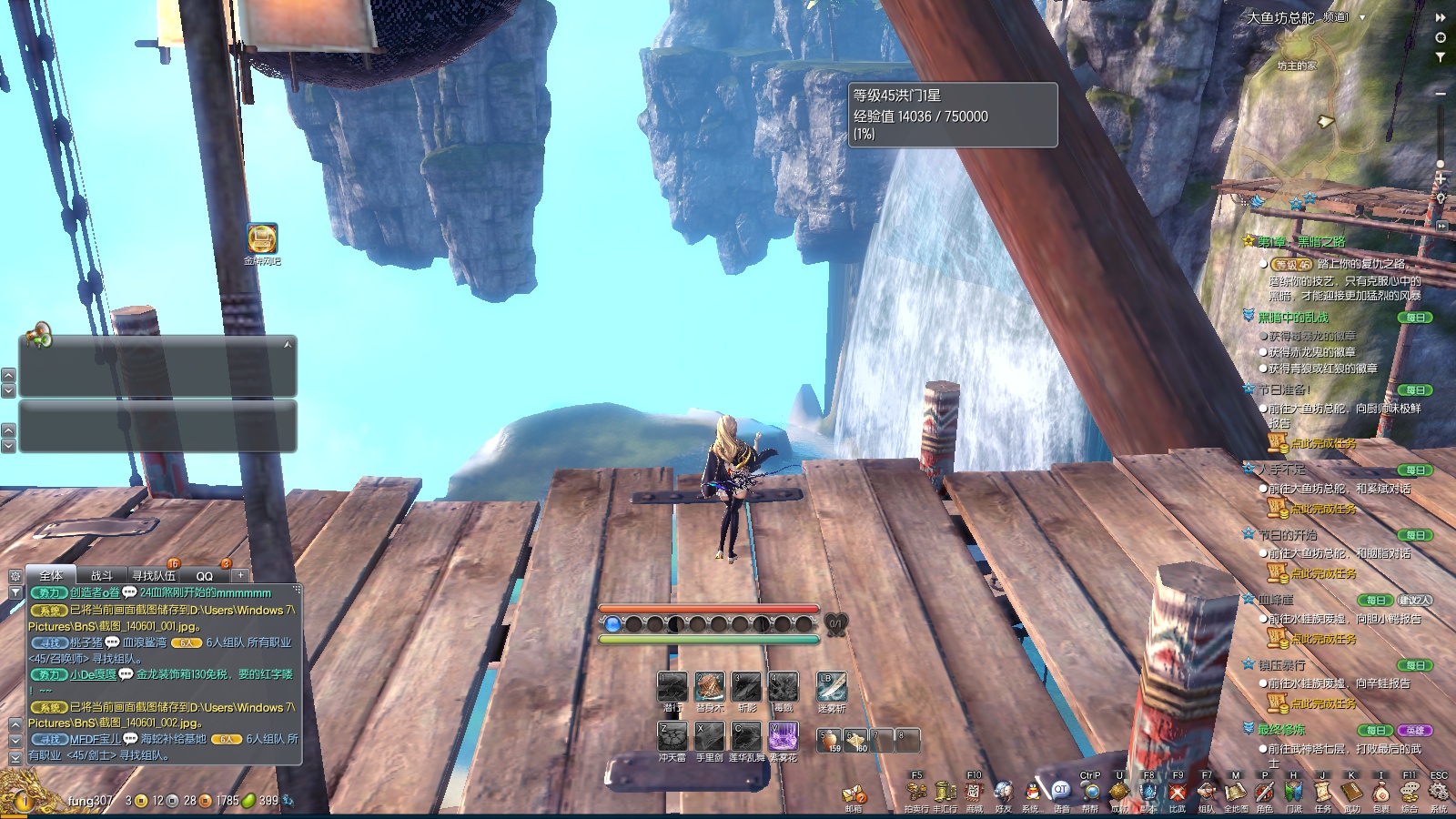Open the 任务 quest journal
This screenshot has height=819, width=1456.
[1322, 793]
